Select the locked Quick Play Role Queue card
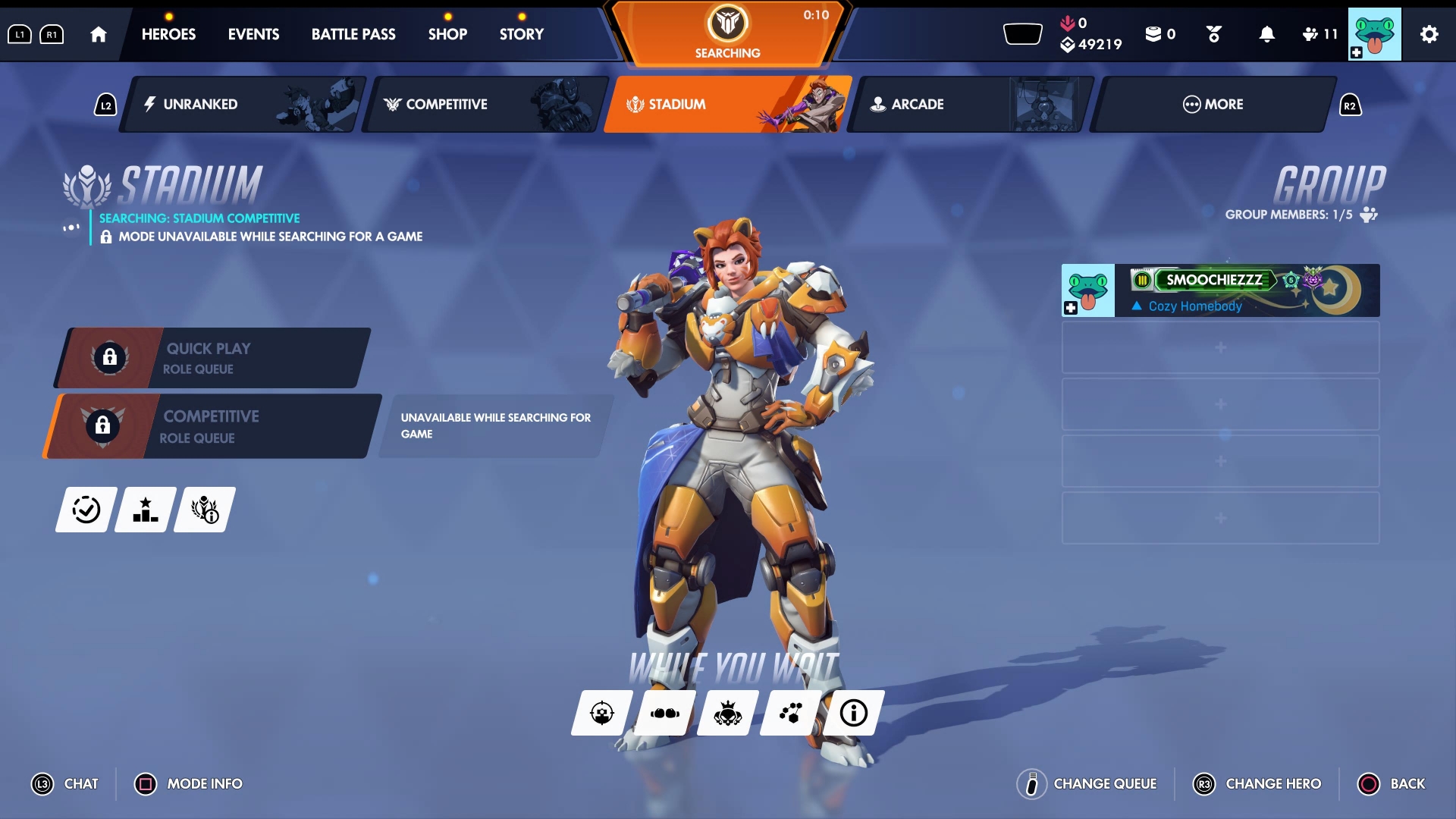The height and width of the screenshot is (819, 1456). (212, 358)
